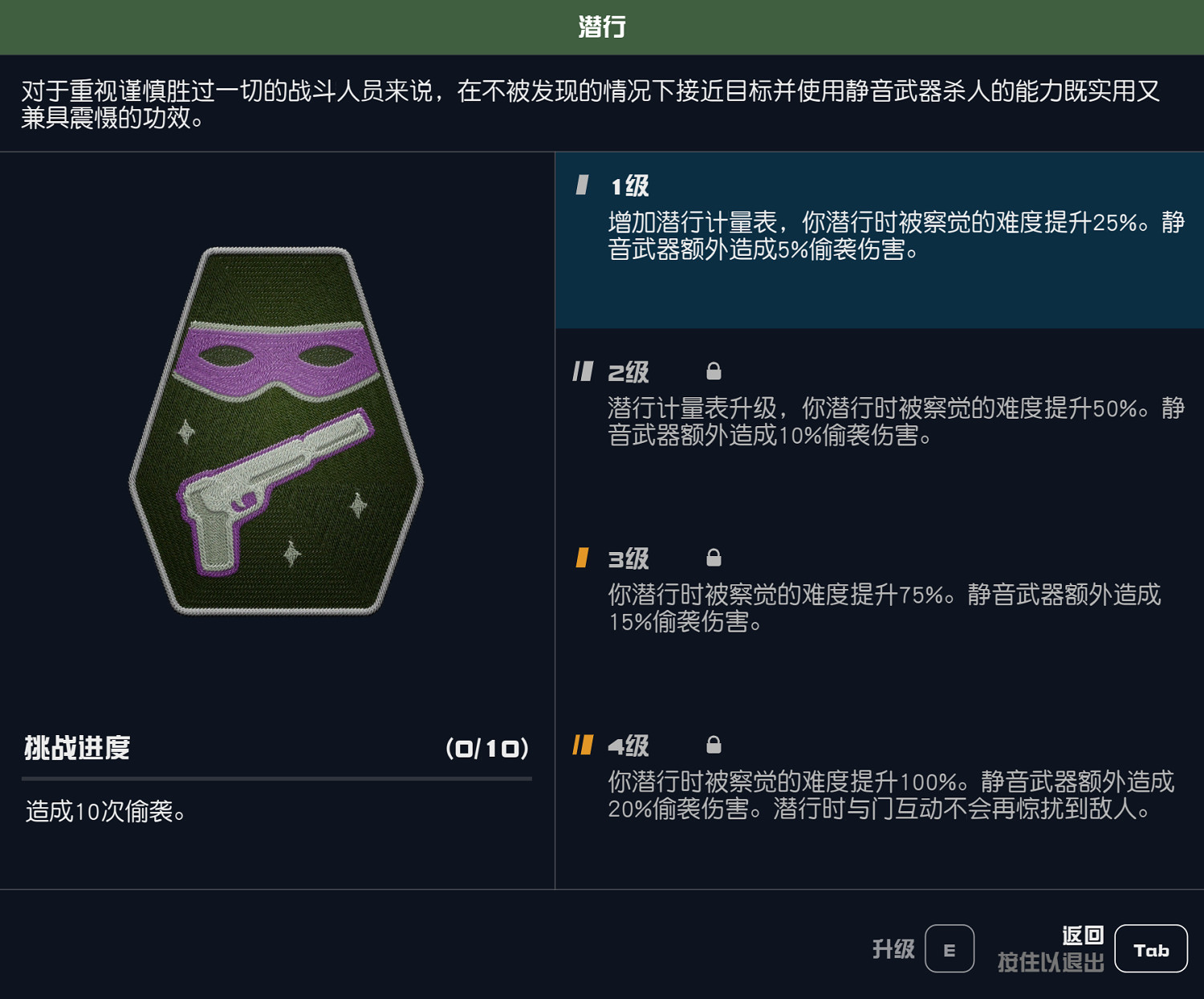
Task: Select the 造成10次偷袭 challenge text
Action: (x=106, y=811)
